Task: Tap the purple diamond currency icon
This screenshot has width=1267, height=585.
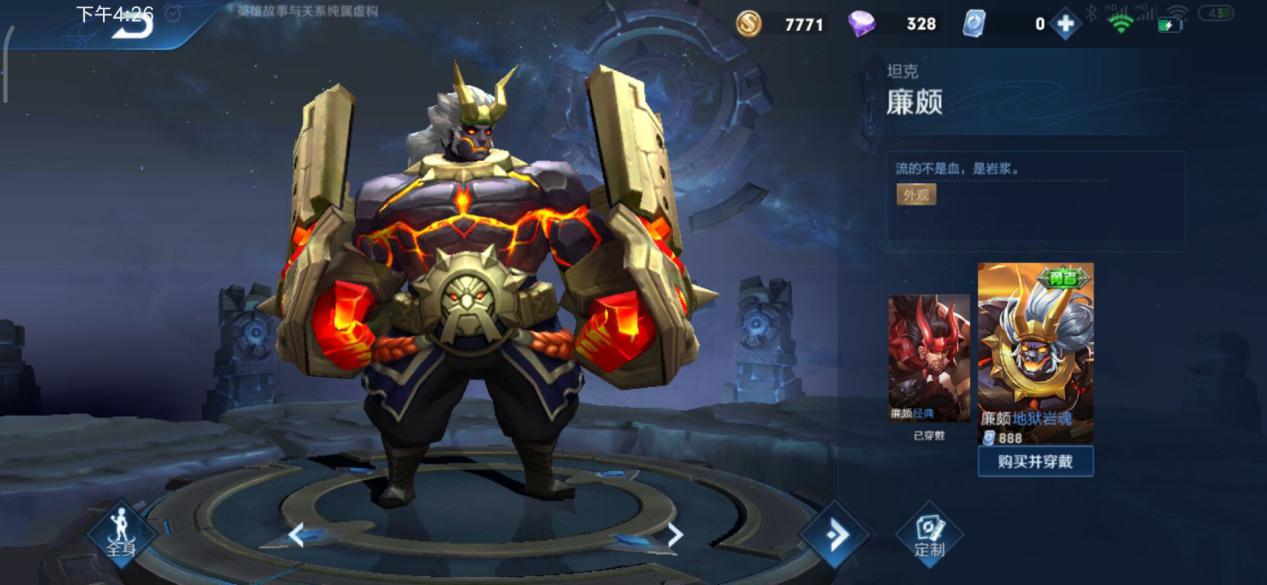Action: (x=861, y=24)
